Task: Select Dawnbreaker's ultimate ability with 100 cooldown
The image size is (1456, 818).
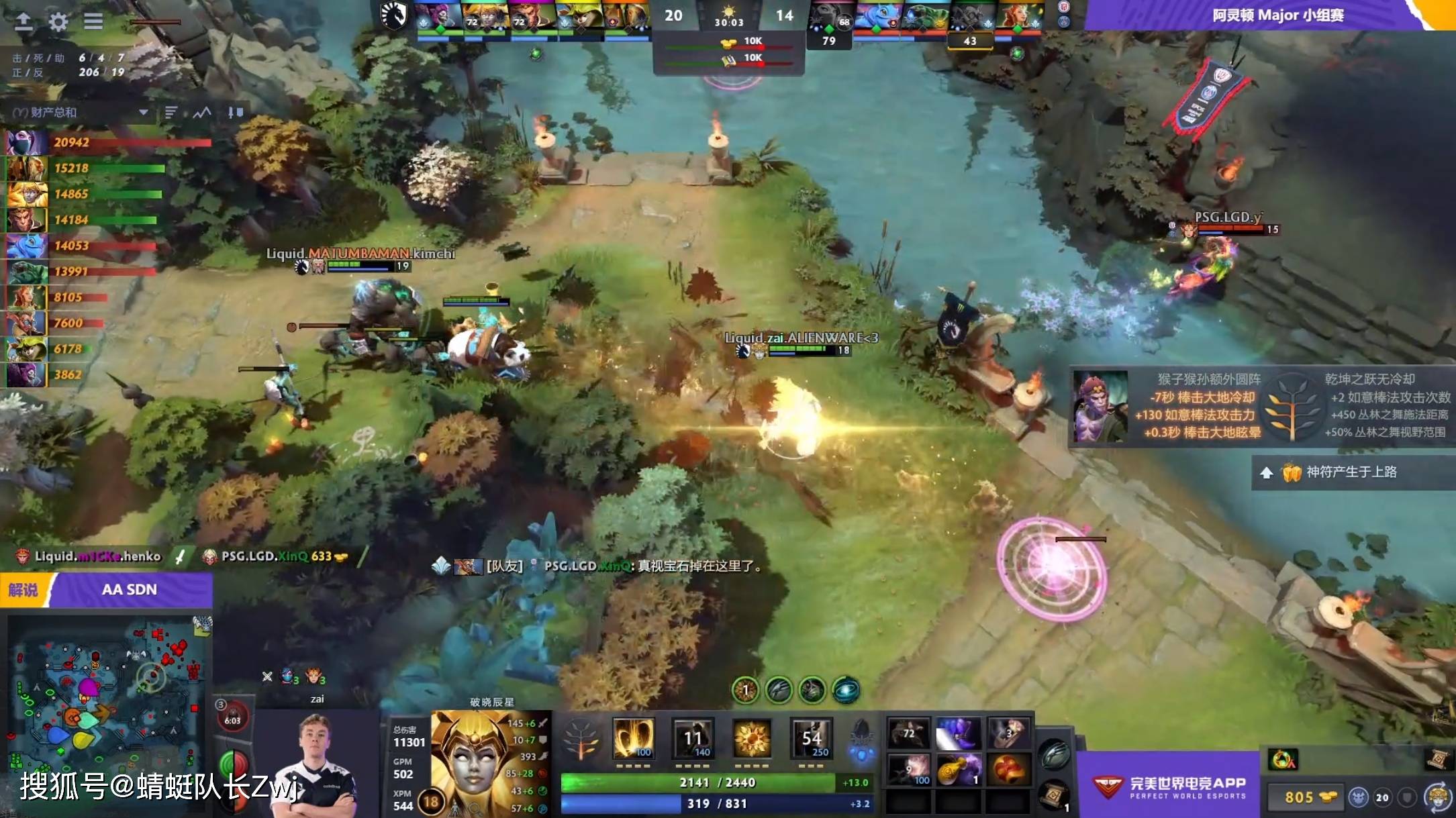Action: click(x=634, y=738)
